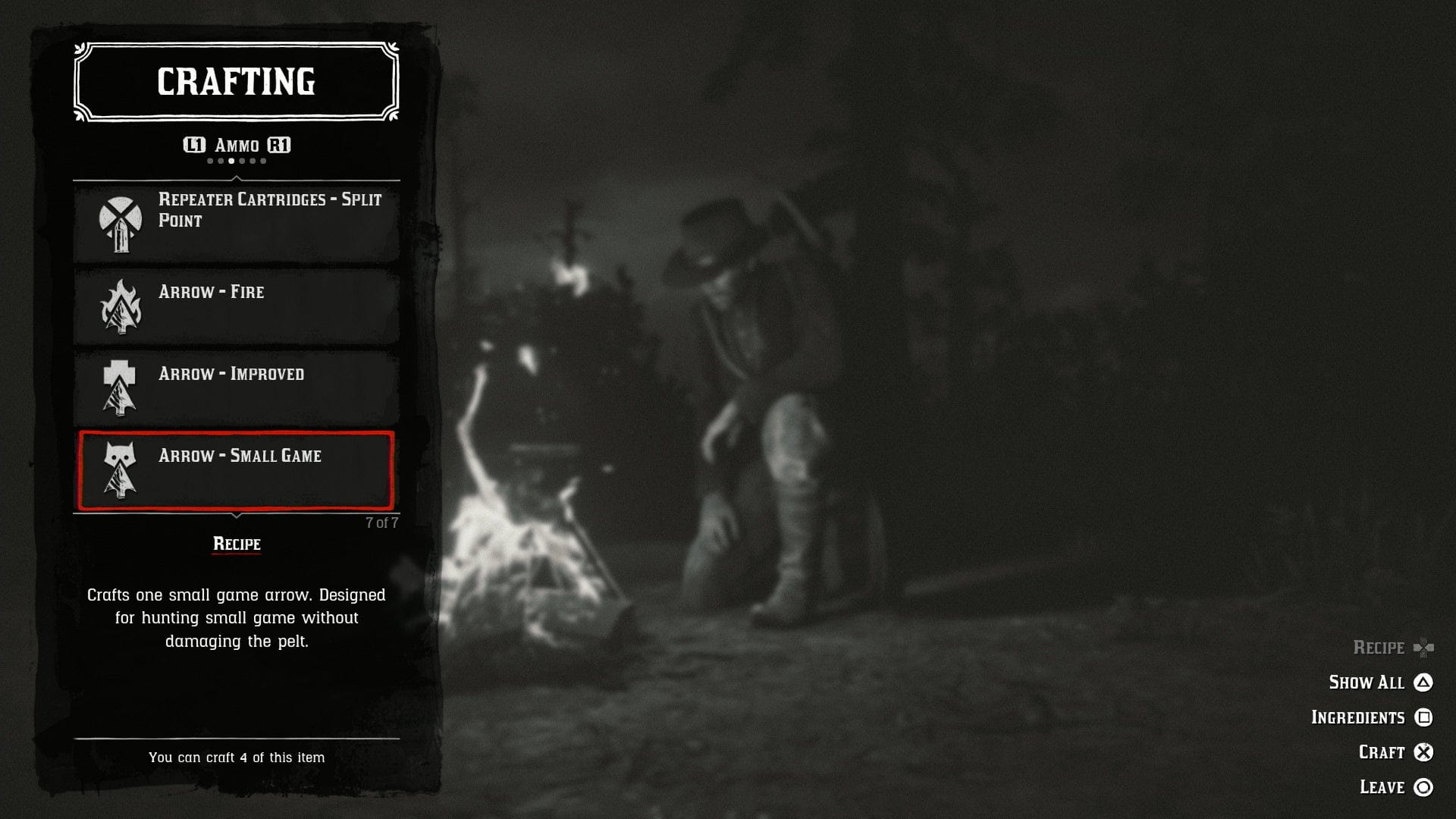Viewport: 1456px width, 819px height.
Task: Select the Show All triangle button icon
Action: click(x=1423, y=682)
